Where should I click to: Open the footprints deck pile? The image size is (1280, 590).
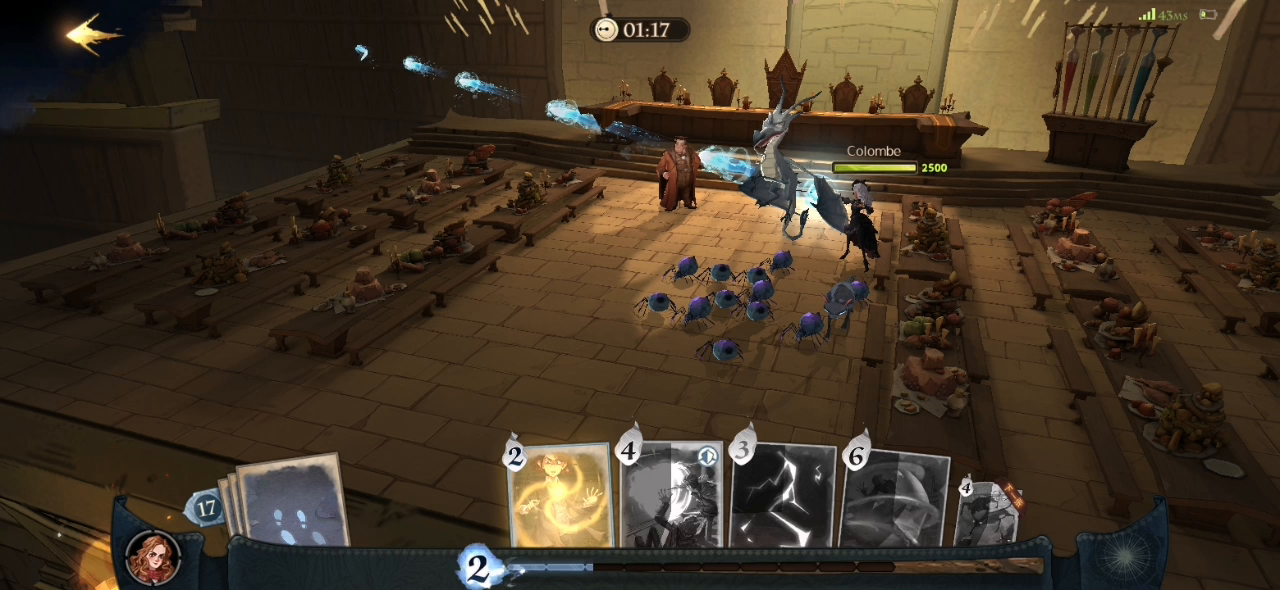(290, 502)
